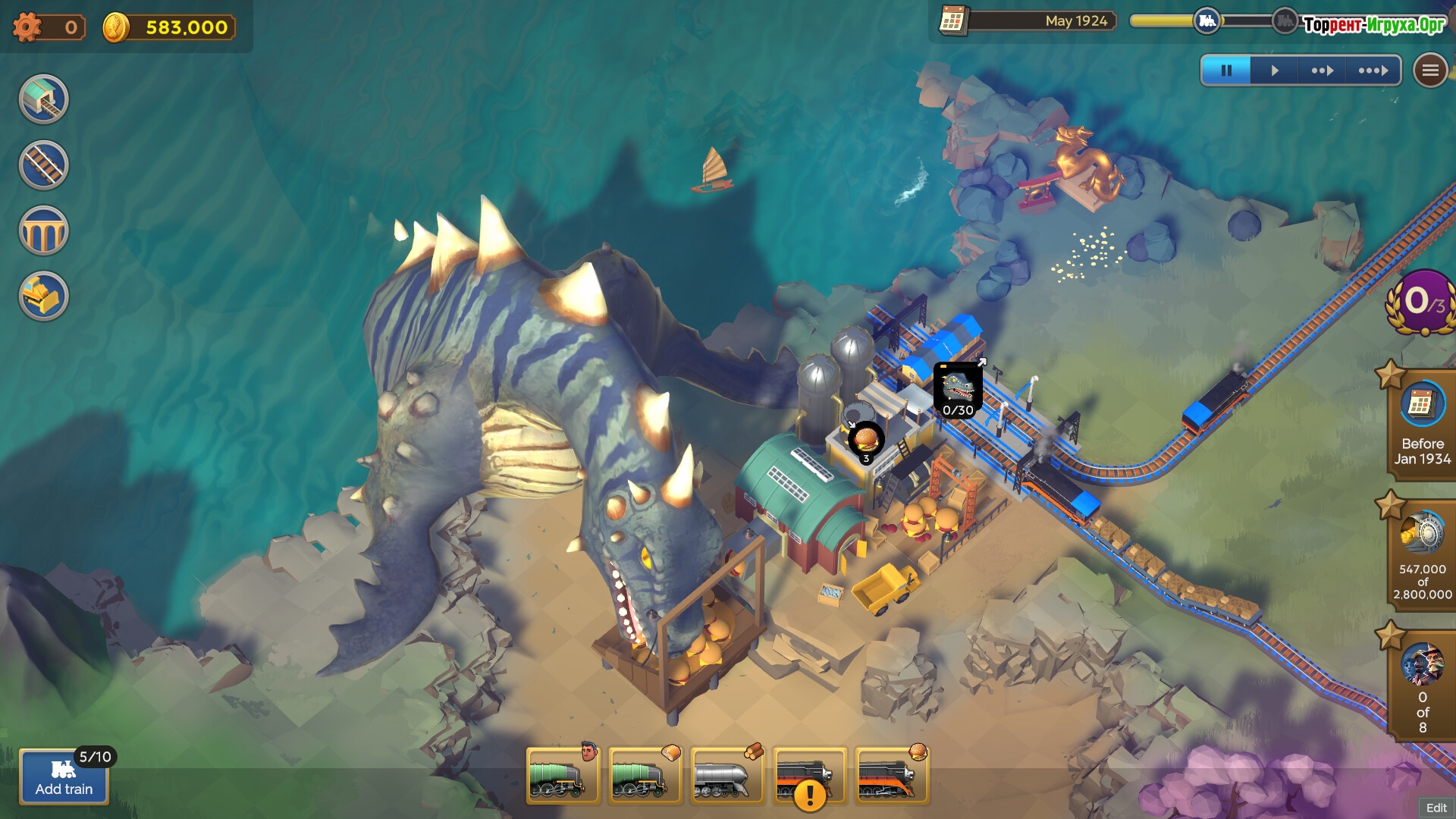Click the Edit button
The width and height of the screenshot is (1456, 819).
[1436, 808]
